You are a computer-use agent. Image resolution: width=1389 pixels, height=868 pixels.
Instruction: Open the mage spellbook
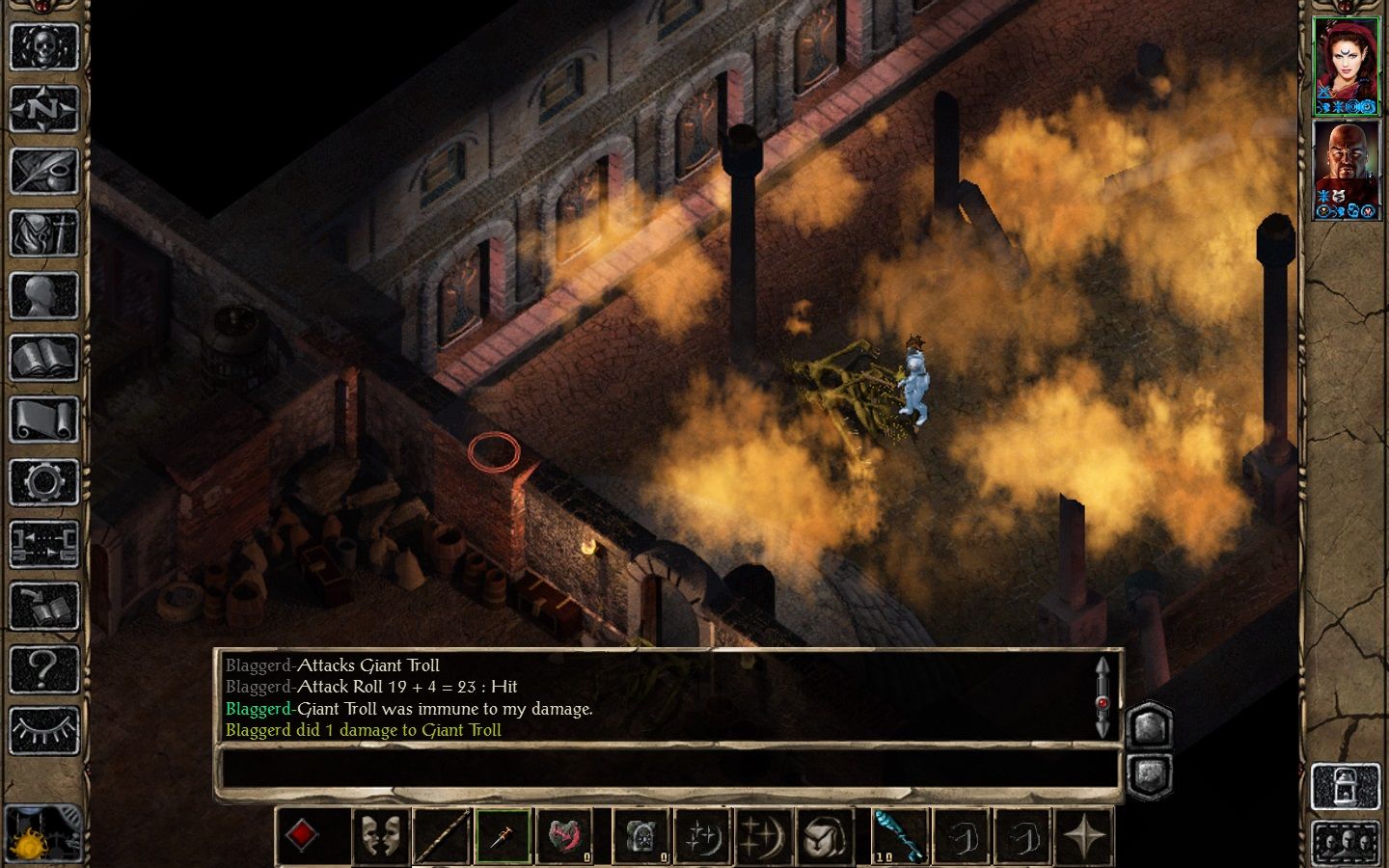click(x=44, y=359)
